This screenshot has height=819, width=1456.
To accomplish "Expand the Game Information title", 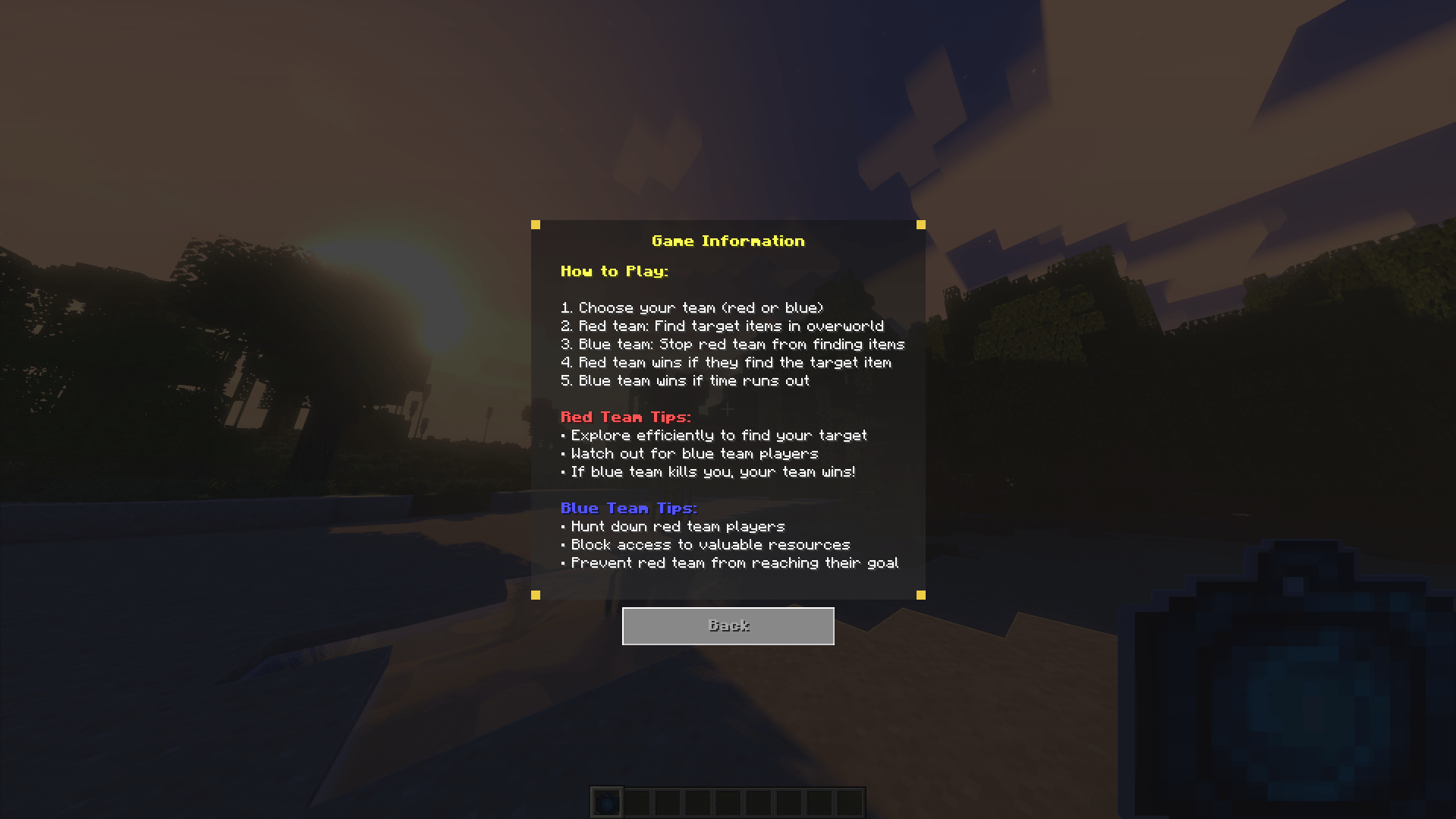I will point(728,241).
